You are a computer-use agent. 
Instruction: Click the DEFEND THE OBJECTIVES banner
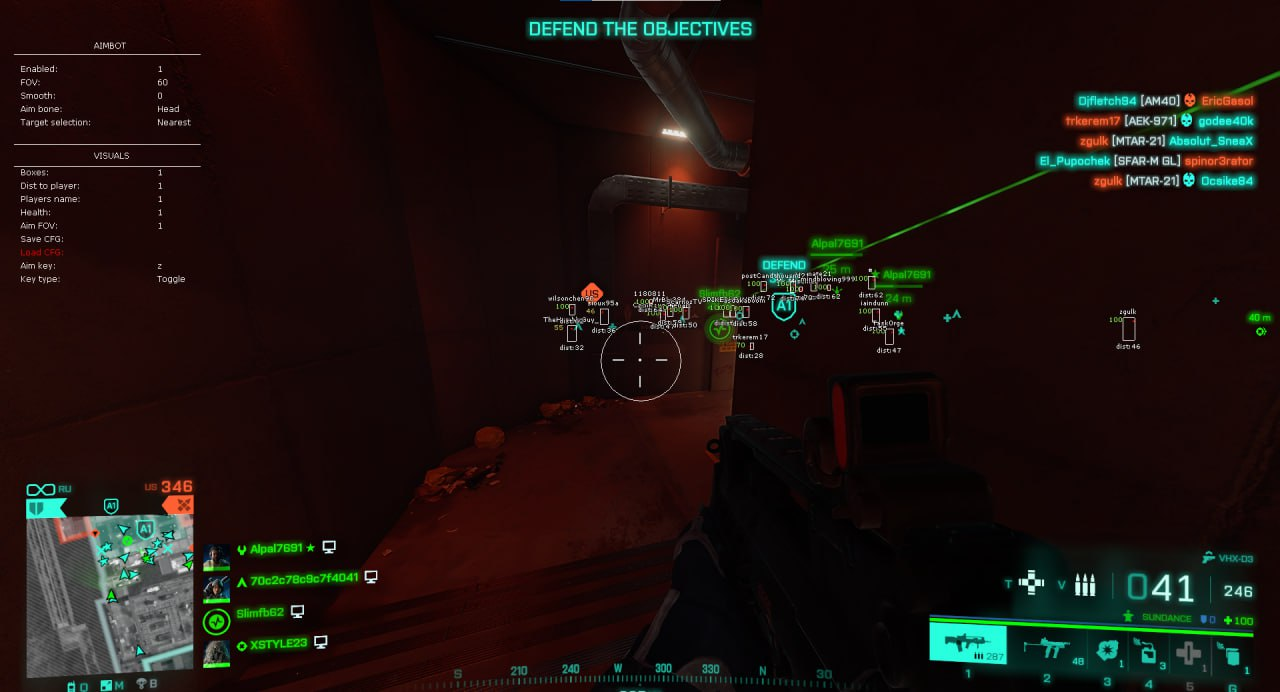[640, 29]
